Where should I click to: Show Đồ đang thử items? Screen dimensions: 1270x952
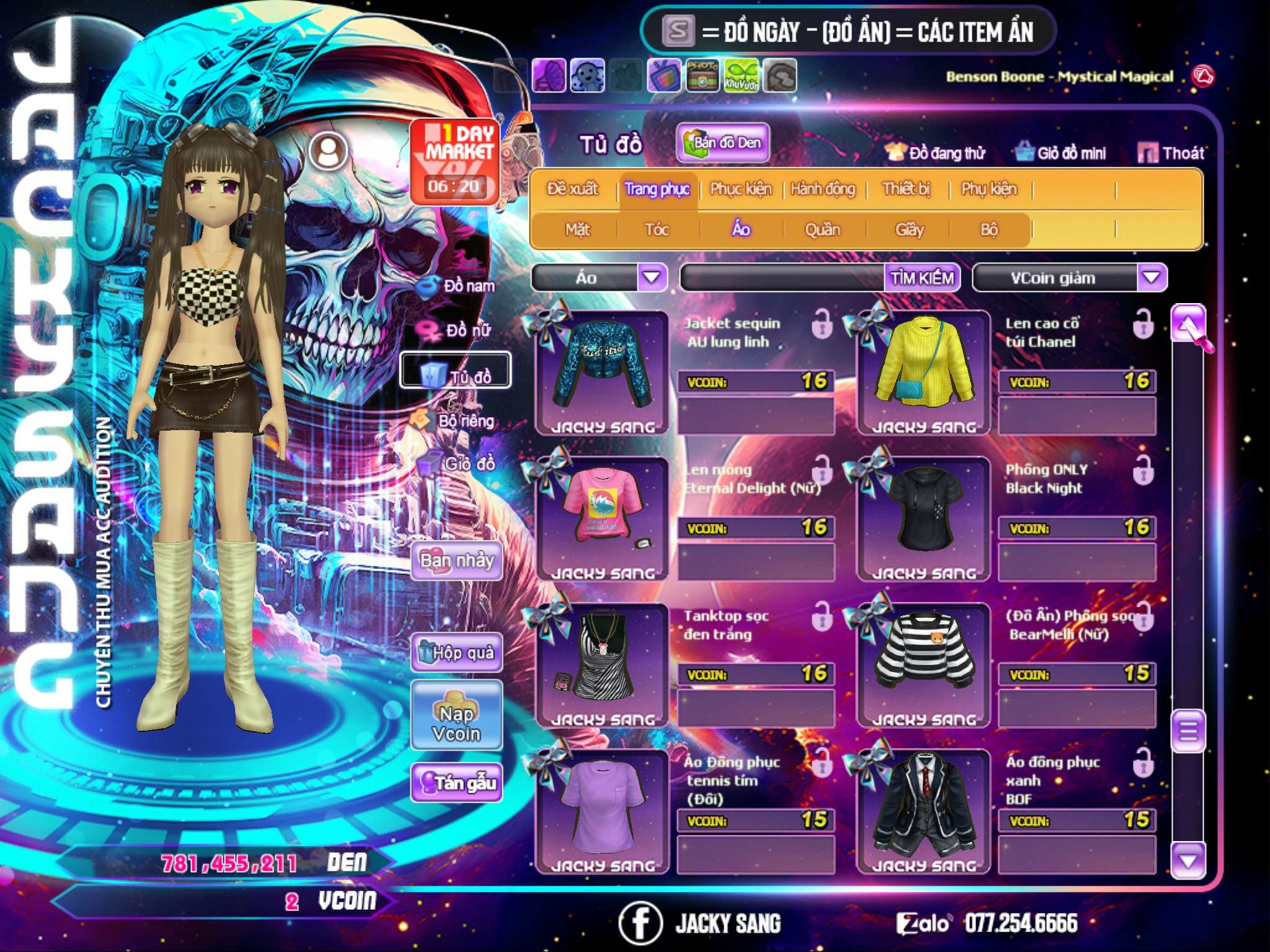click(x=935, y=153)
